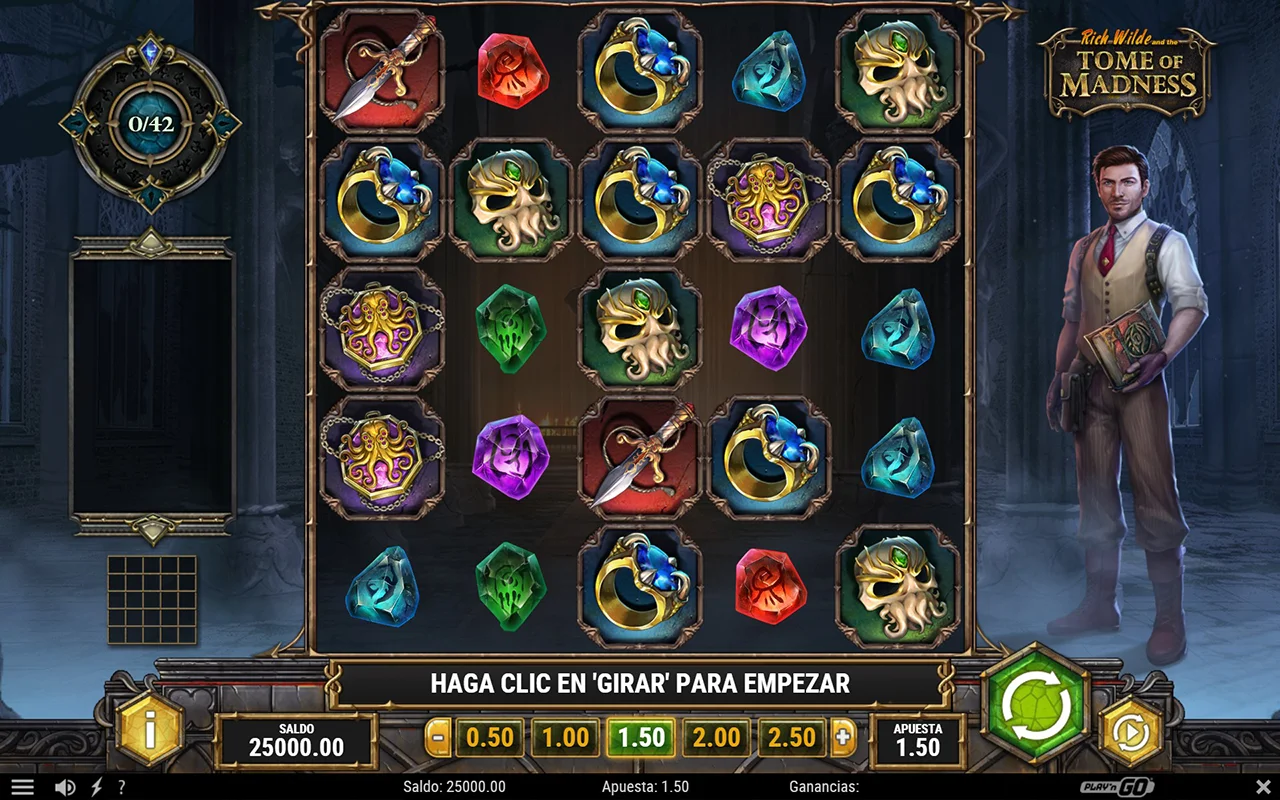Pick the 2.50 bet amount
The image size is (1280, 800).
(x=792, y=738)
